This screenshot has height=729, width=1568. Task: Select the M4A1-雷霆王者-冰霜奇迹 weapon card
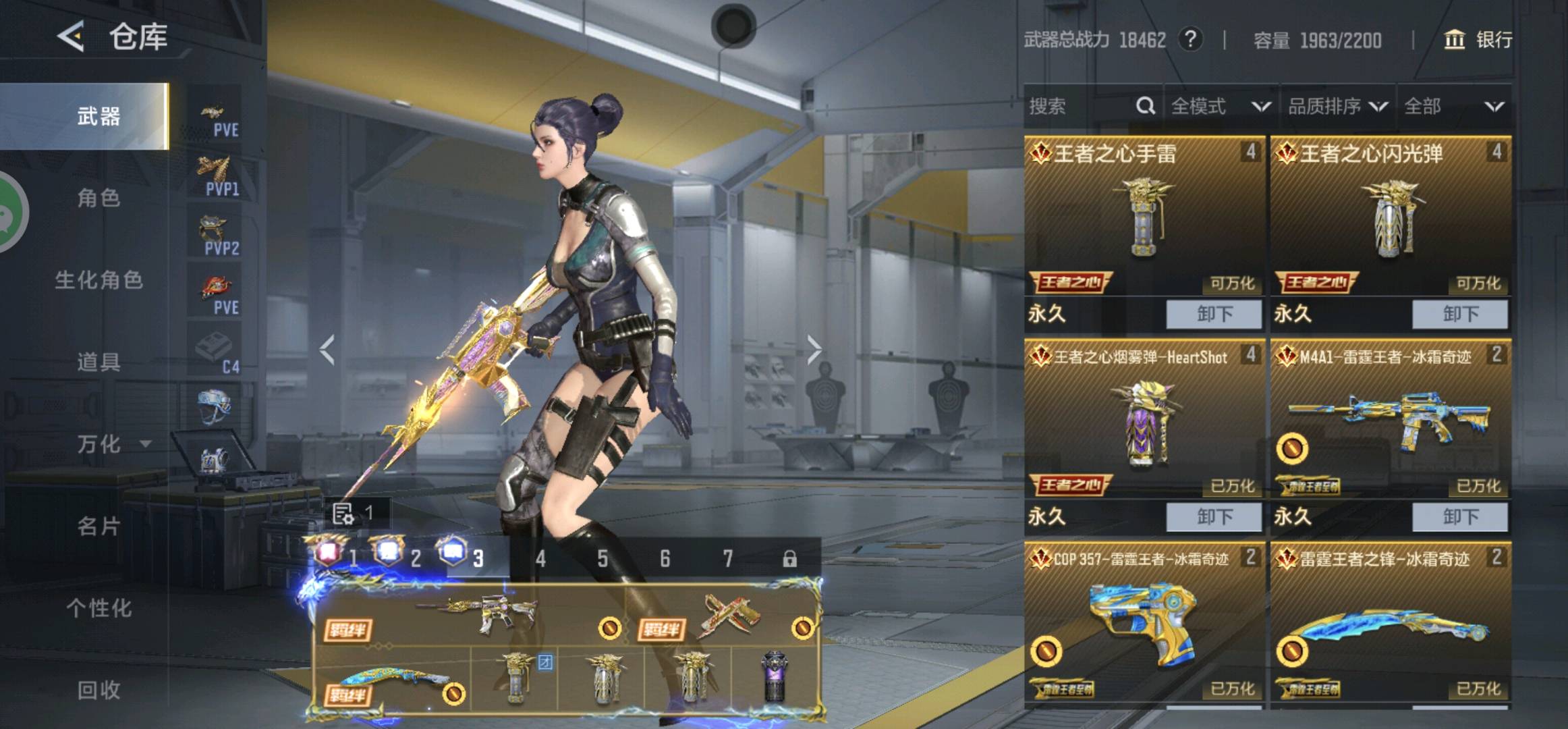pyautogui.click(x=1390, y=420)
